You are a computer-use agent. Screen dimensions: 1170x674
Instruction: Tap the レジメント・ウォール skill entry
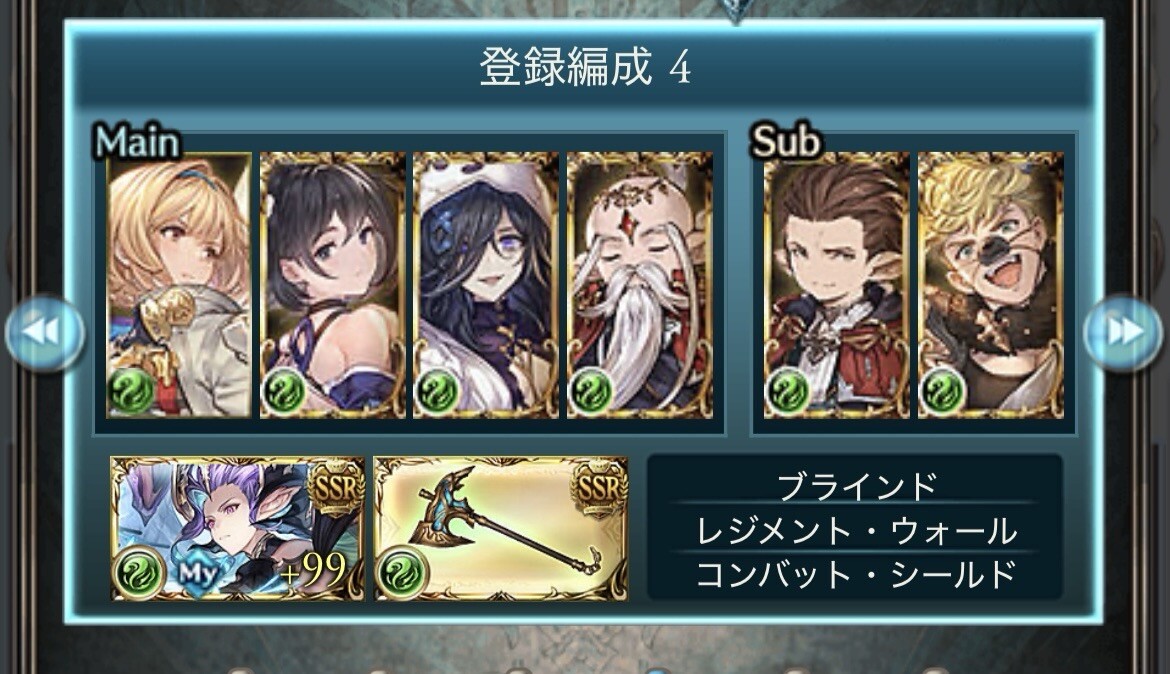pos(856,530)
